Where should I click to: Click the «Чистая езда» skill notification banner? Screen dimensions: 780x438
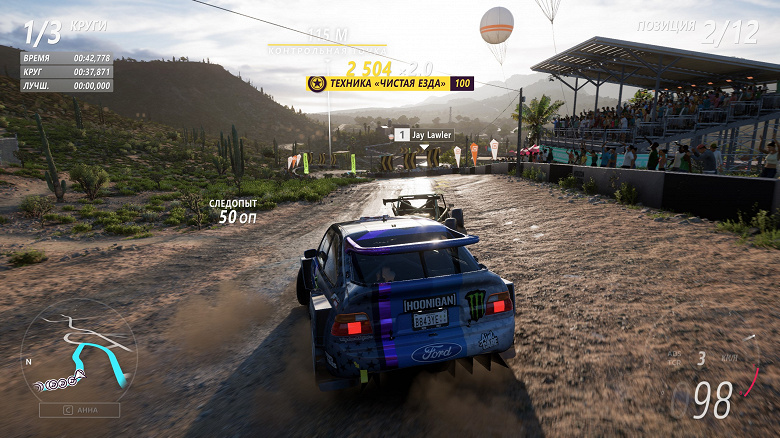[x=390, y=84]
